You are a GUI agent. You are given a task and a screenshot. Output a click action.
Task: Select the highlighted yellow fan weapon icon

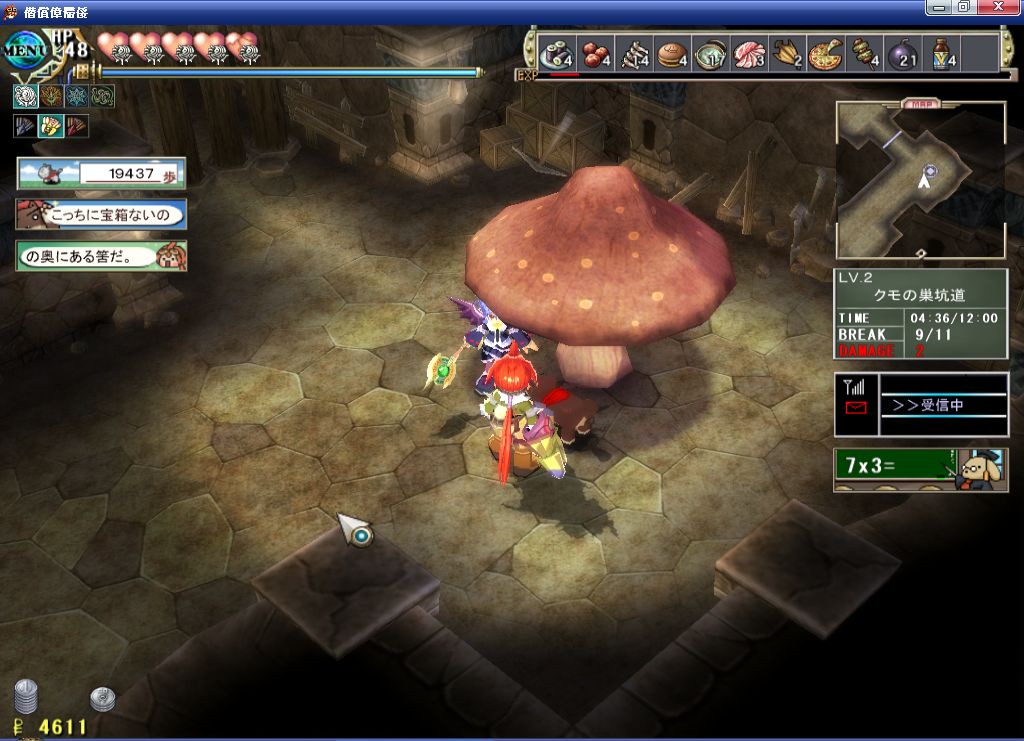click(51, 126)
